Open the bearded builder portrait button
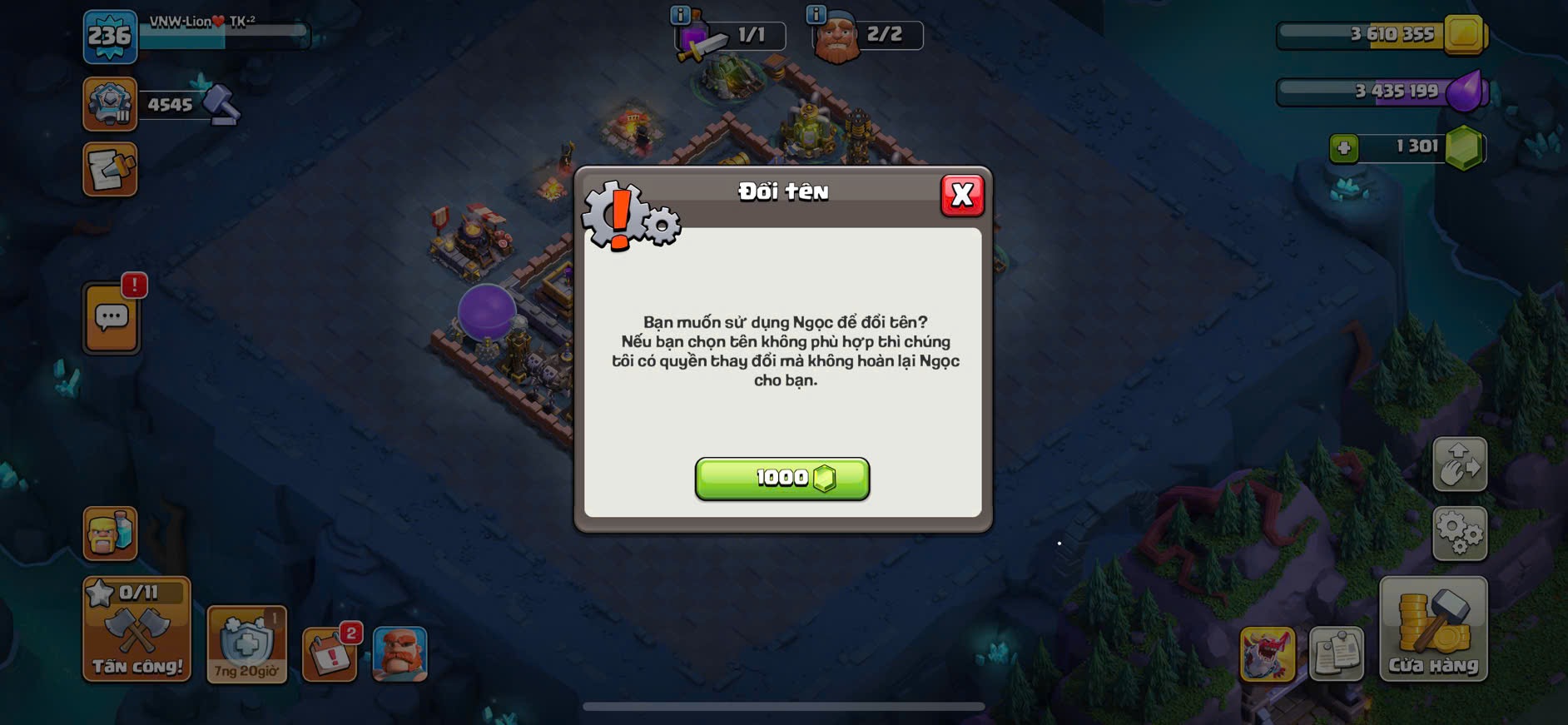The image size is (1568, 725). (x=399, y=654)
